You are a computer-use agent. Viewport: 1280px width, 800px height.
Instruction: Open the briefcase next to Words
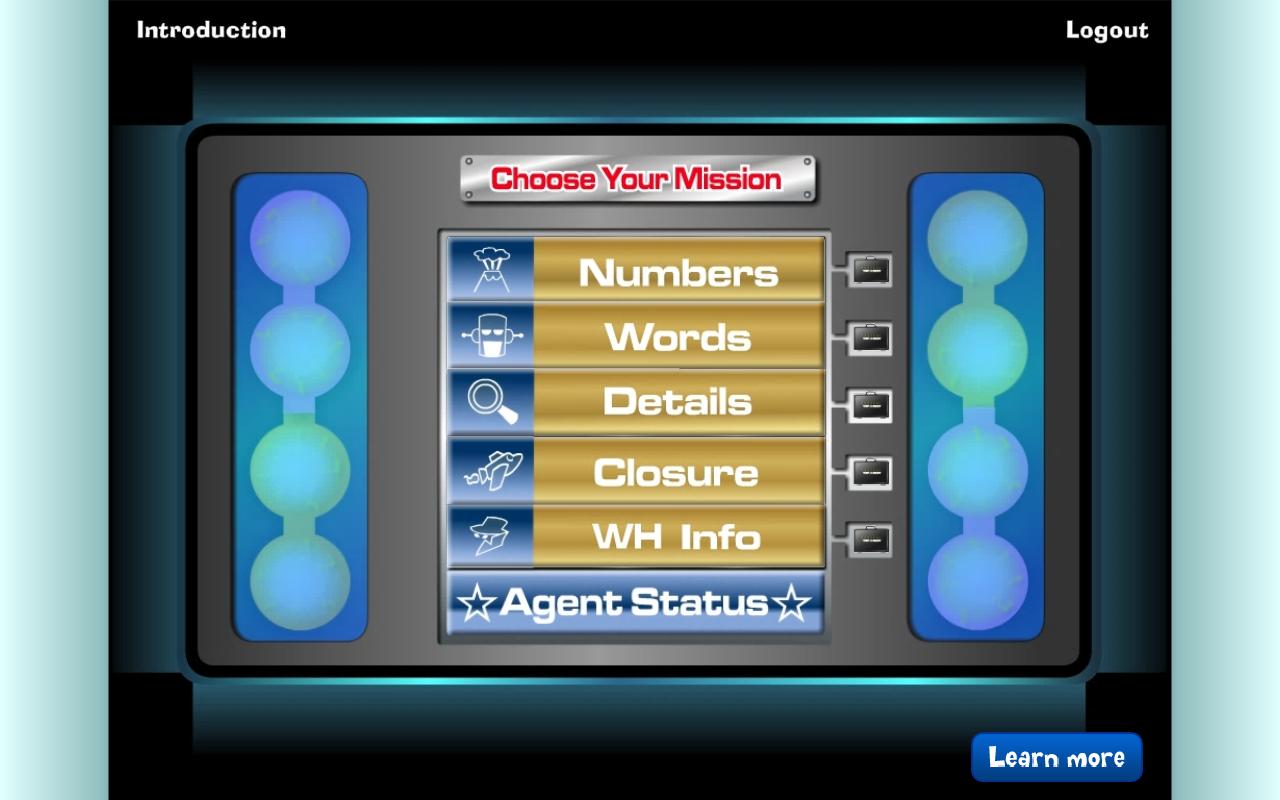tap(868, 339)
